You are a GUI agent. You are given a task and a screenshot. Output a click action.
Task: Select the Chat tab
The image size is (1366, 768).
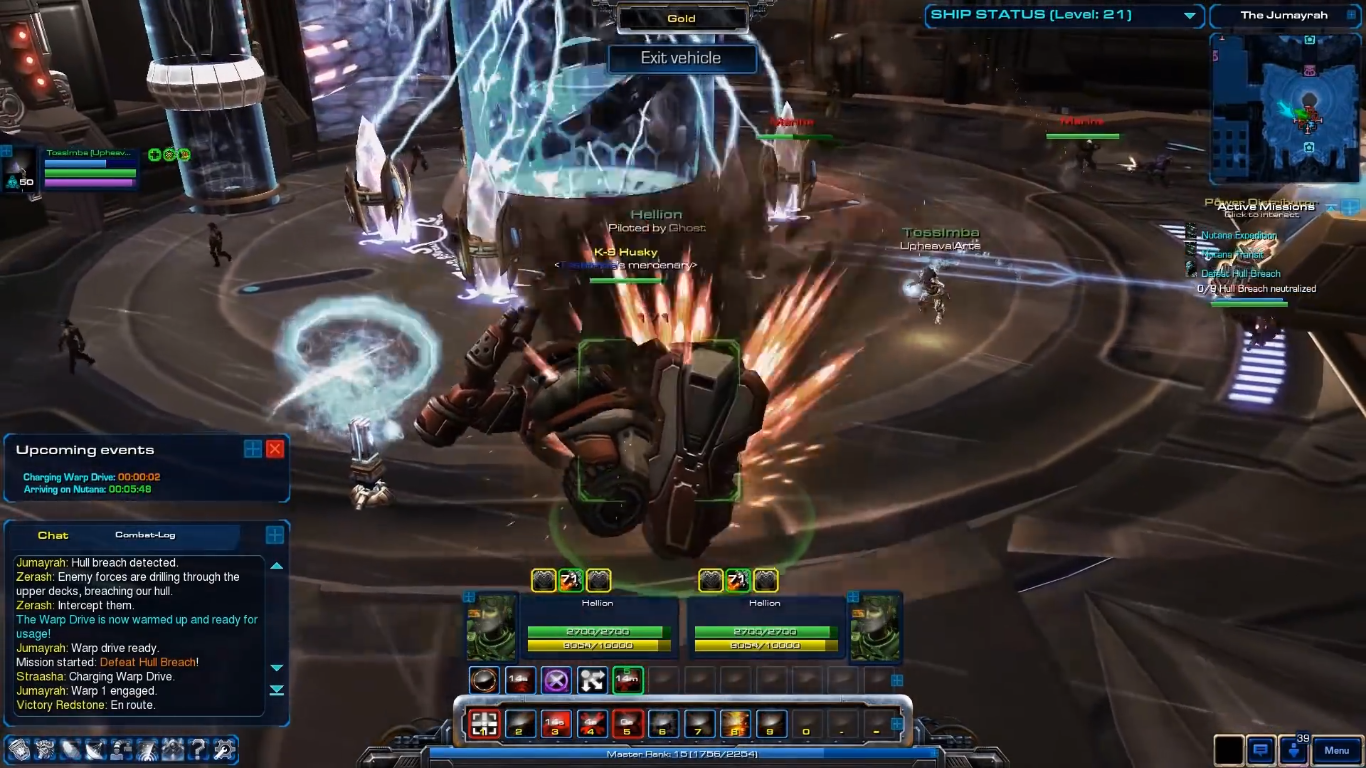53,535
